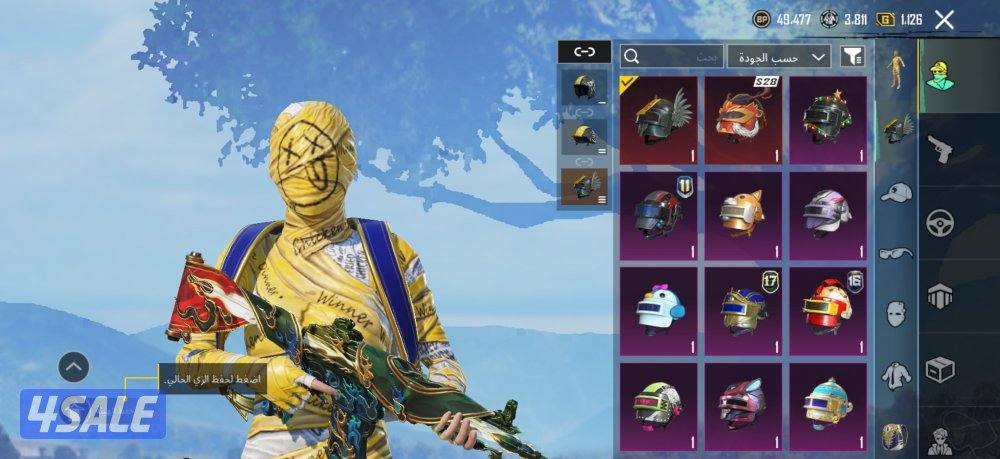Open the sort-by-quality dropdown

(x=779, y=57)
